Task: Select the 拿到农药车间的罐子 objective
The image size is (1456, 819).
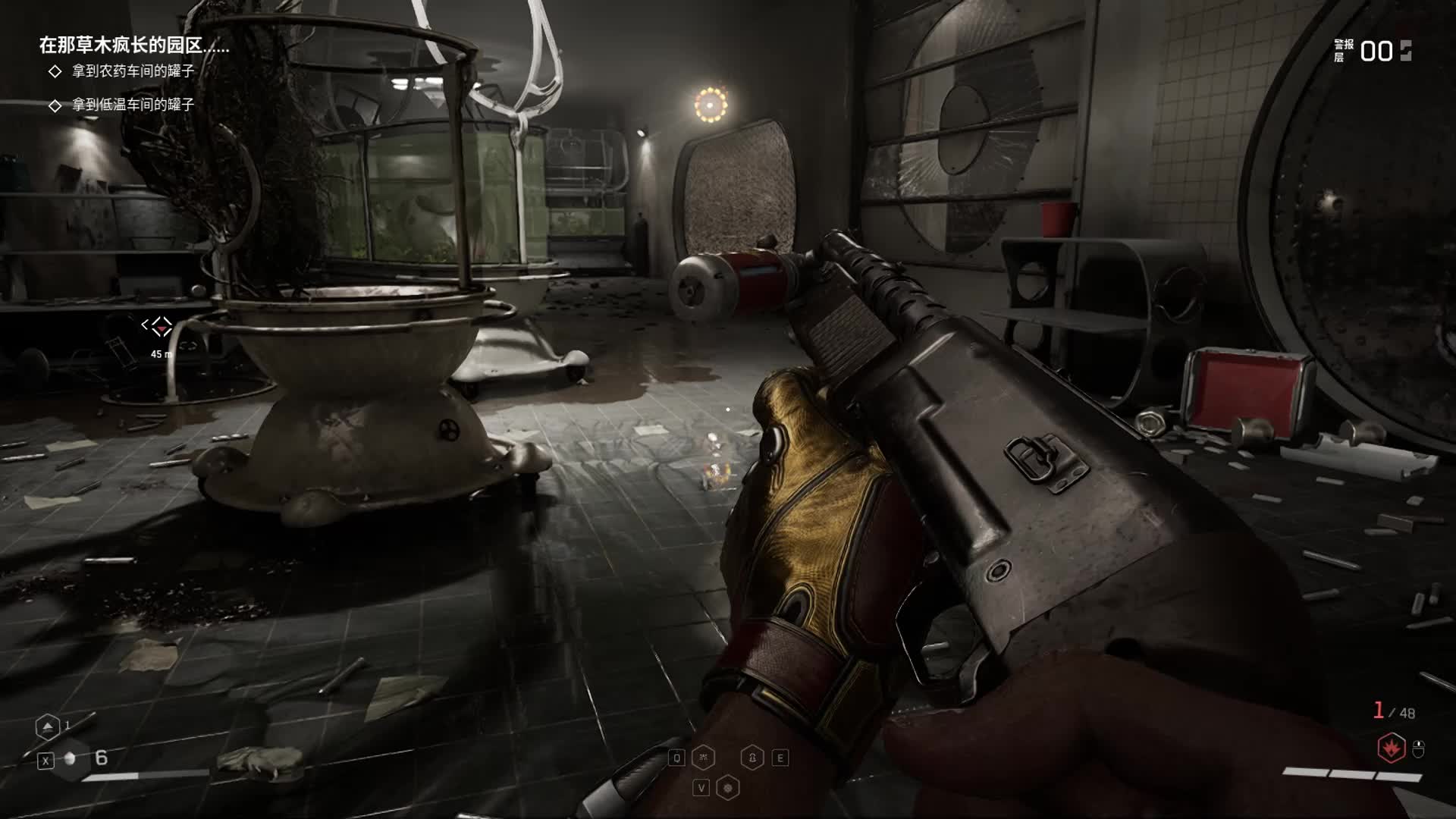Action: pos(133,71)
